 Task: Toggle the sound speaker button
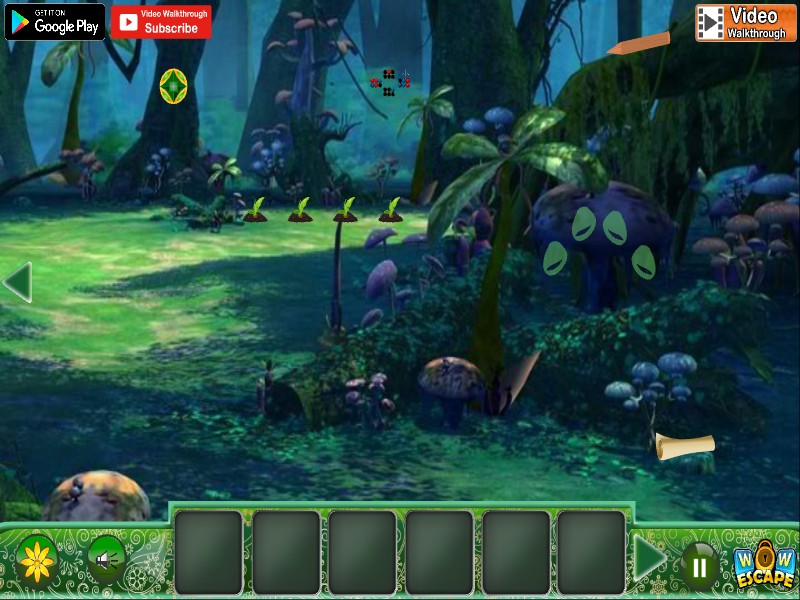click(x=104, y=559)
